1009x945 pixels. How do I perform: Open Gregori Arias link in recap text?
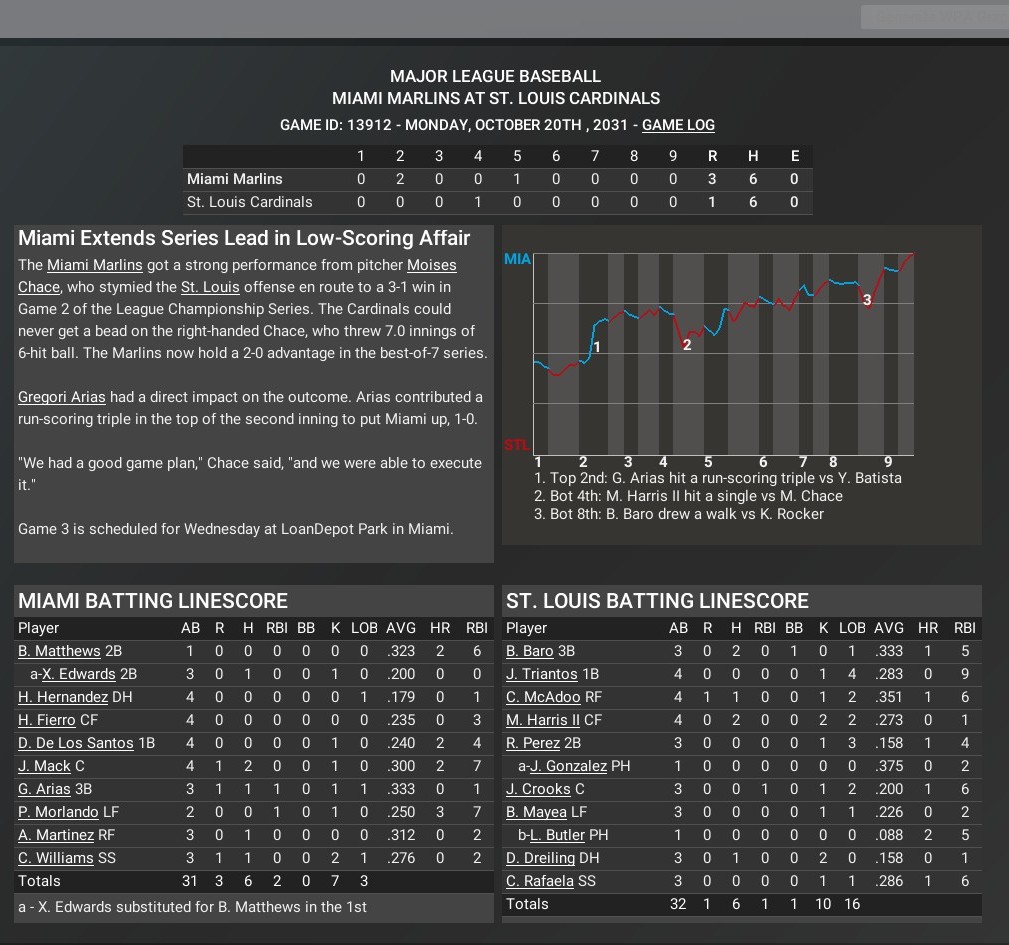click(x=62, y=397)
